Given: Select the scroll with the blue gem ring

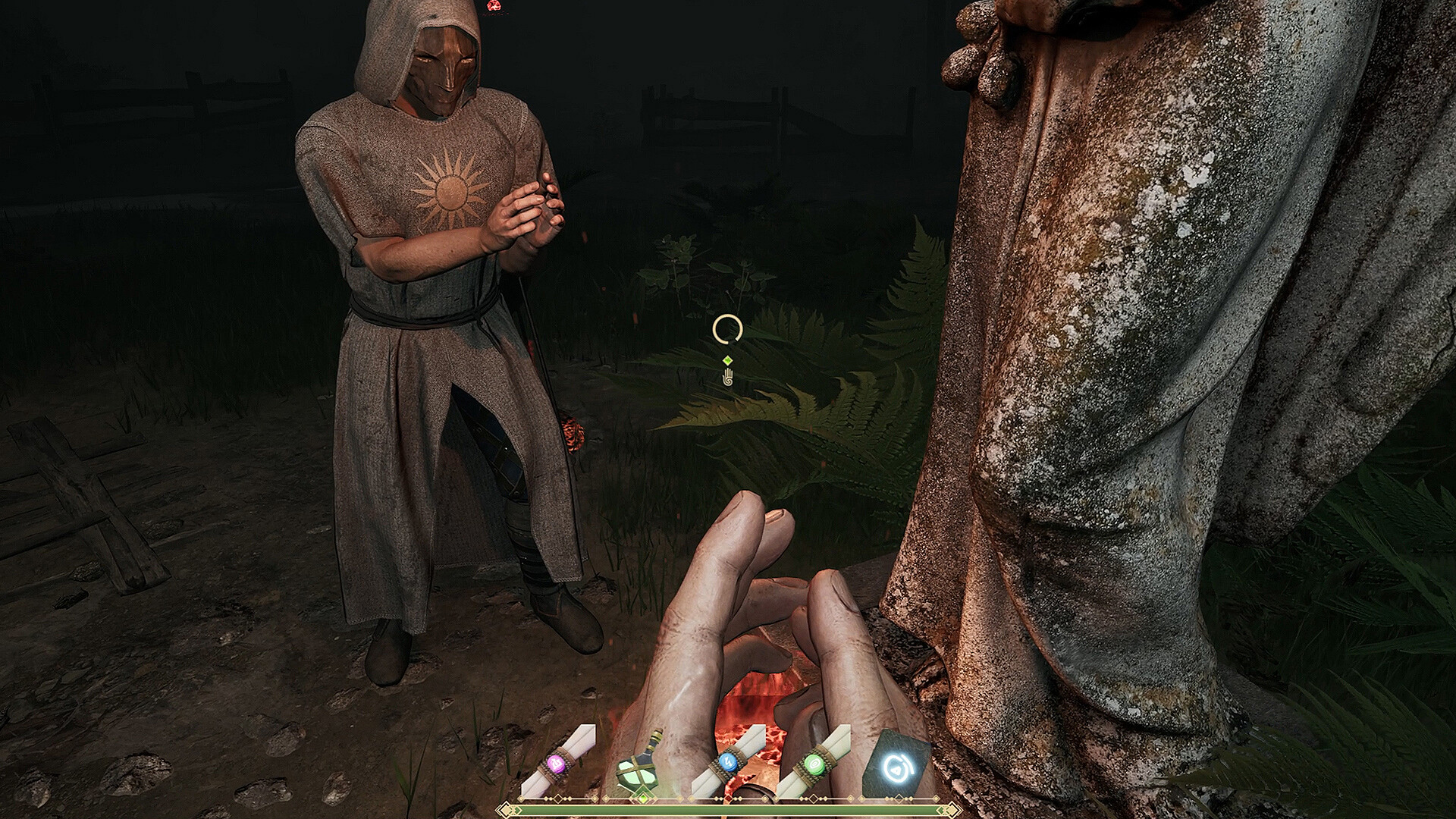Looking at the screenshot, I should click(x=730, y=762).
